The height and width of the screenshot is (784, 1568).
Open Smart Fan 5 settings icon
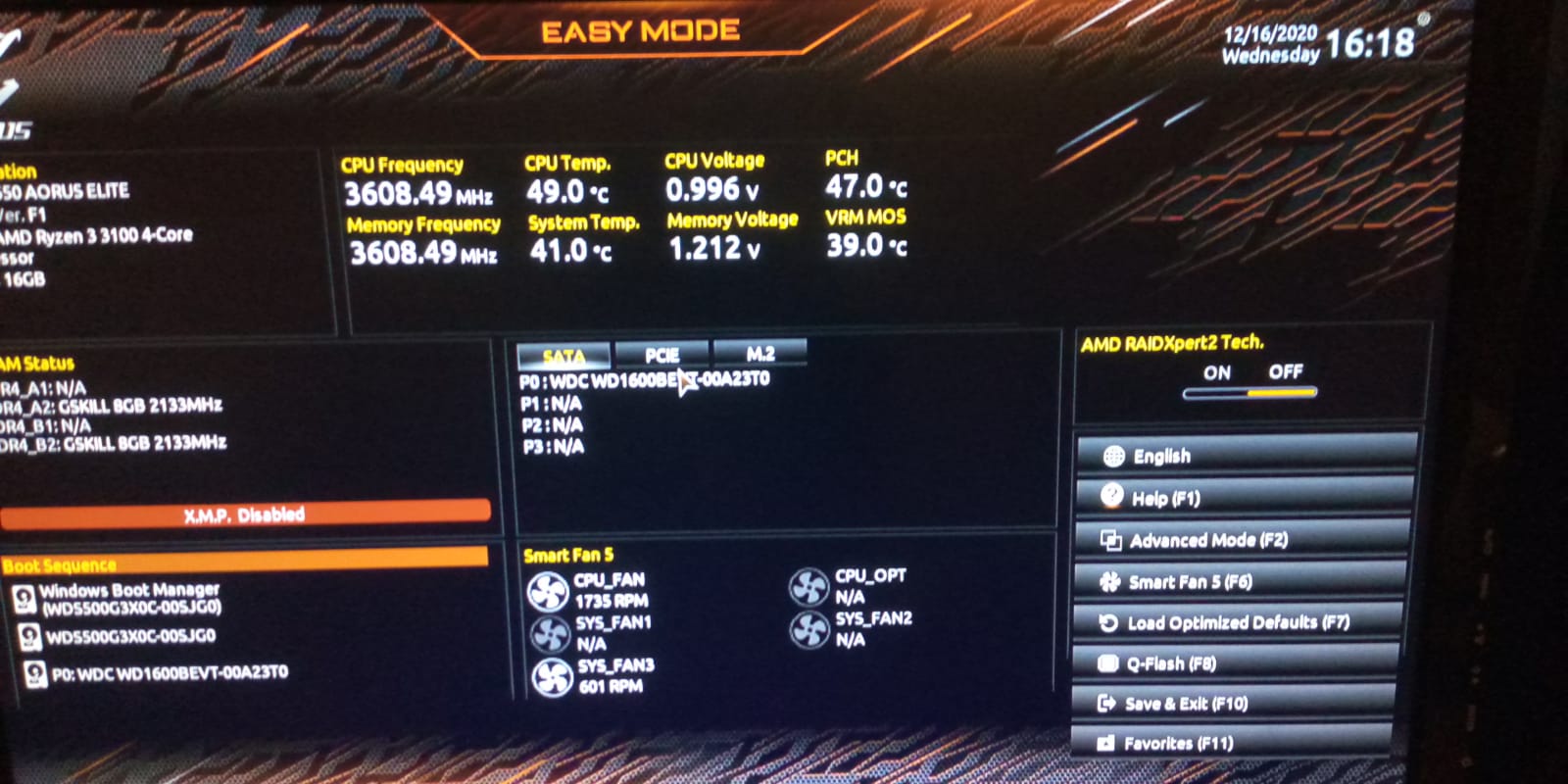(1110, 581)
